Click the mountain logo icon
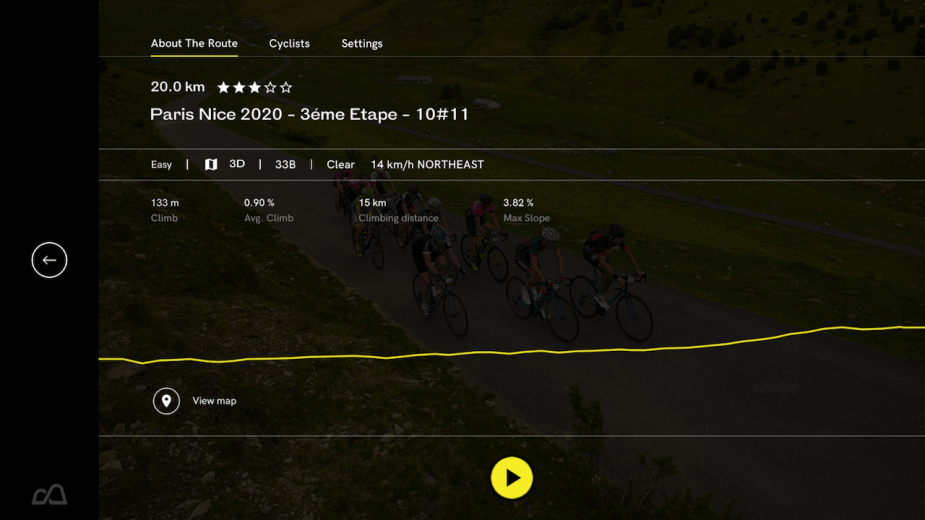 pos(49,494)
